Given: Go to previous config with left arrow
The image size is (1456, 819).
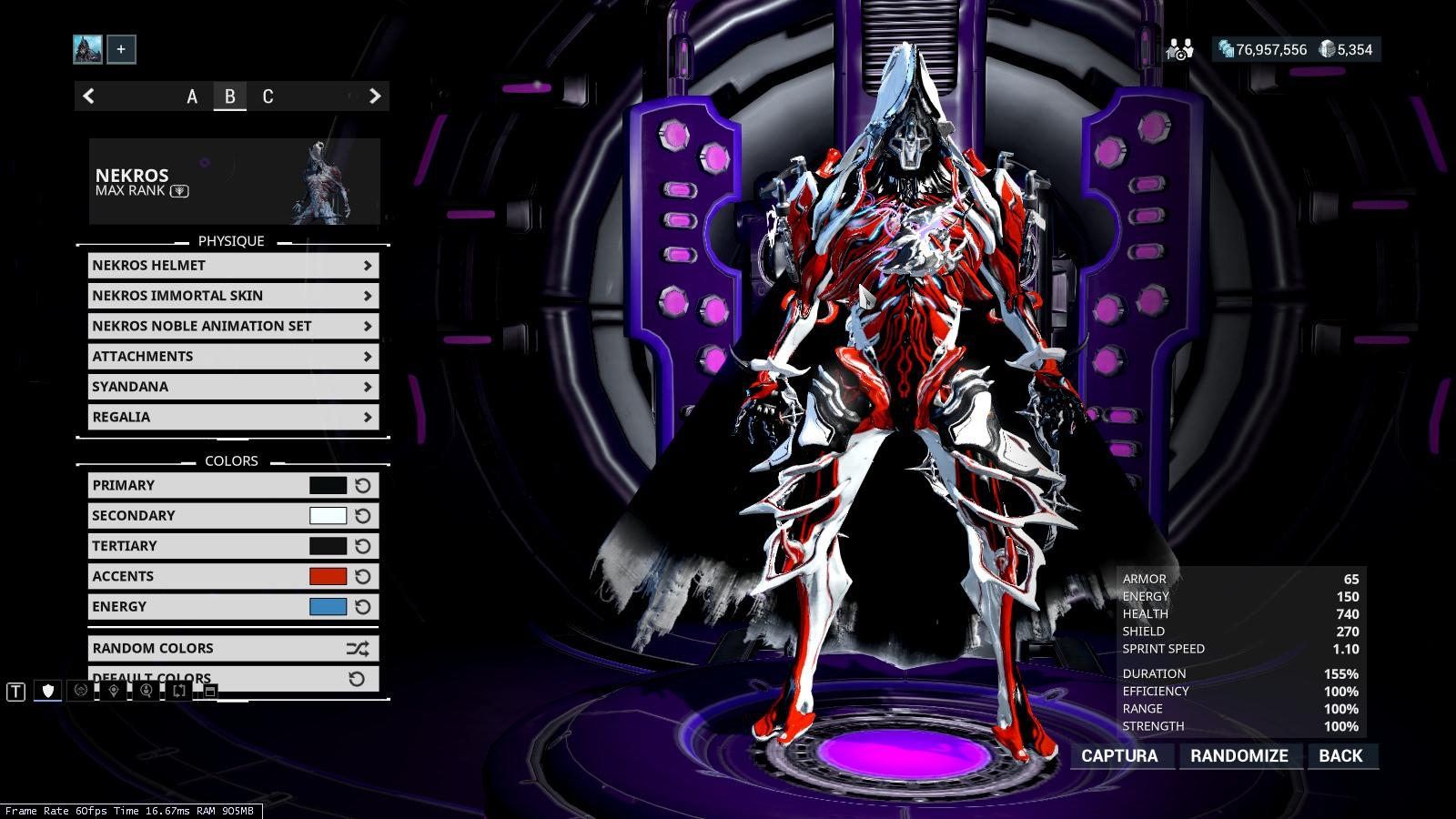Looking at the screenshot, I should point(89,96).
